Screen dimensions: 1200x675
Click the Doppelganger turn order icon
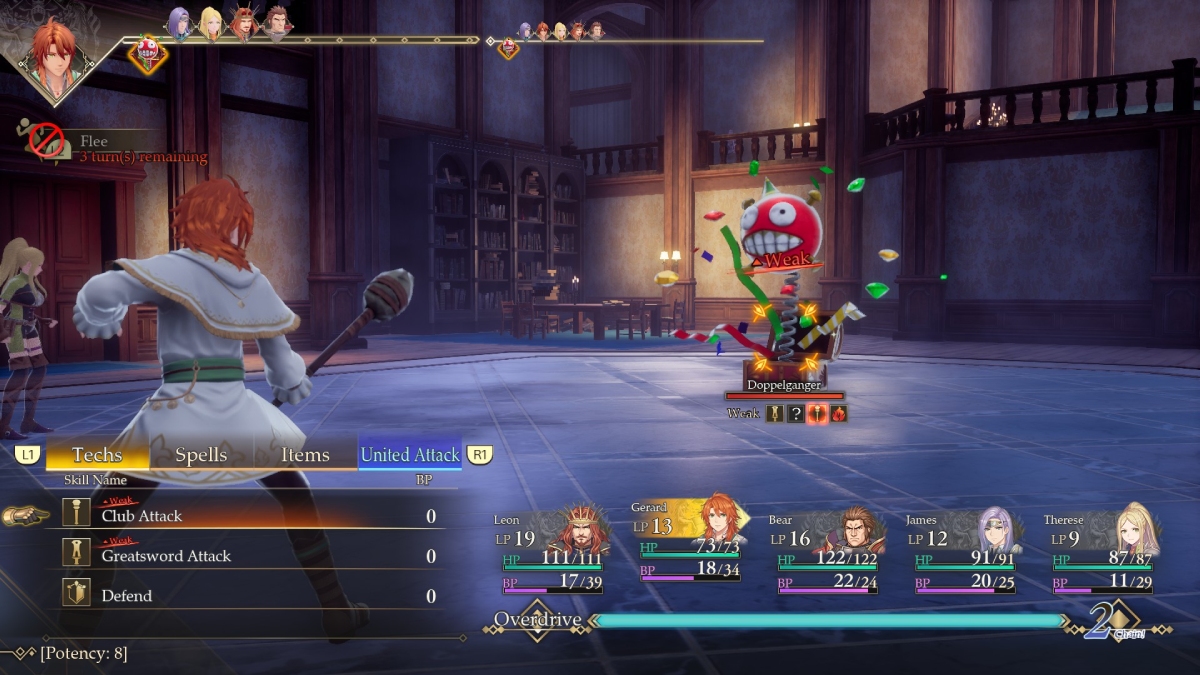pos(148,50)
